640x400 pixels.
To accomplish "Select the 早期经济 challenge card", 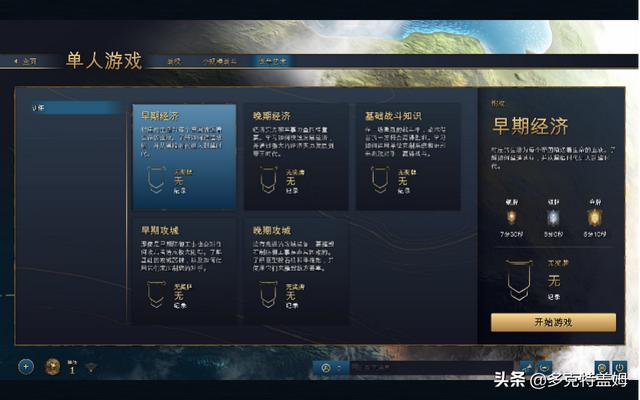I will click(x=184, y=157).
